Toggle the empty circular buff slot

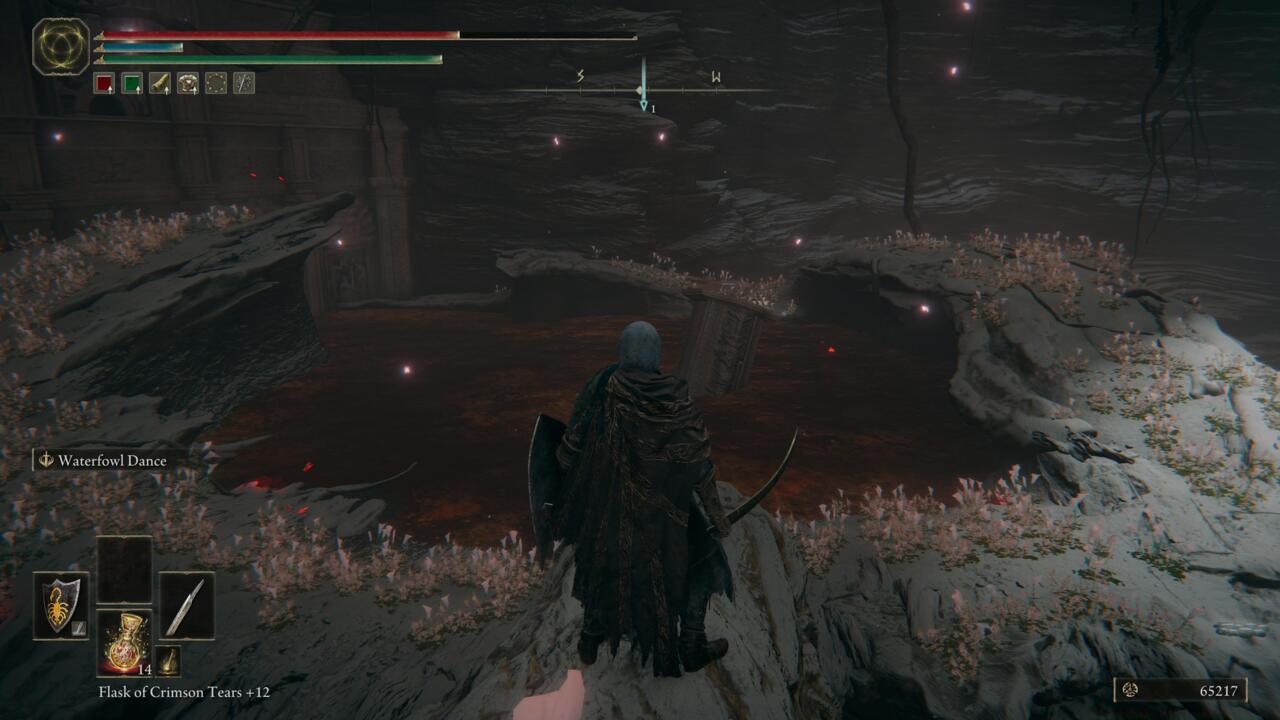pos(214,84)
